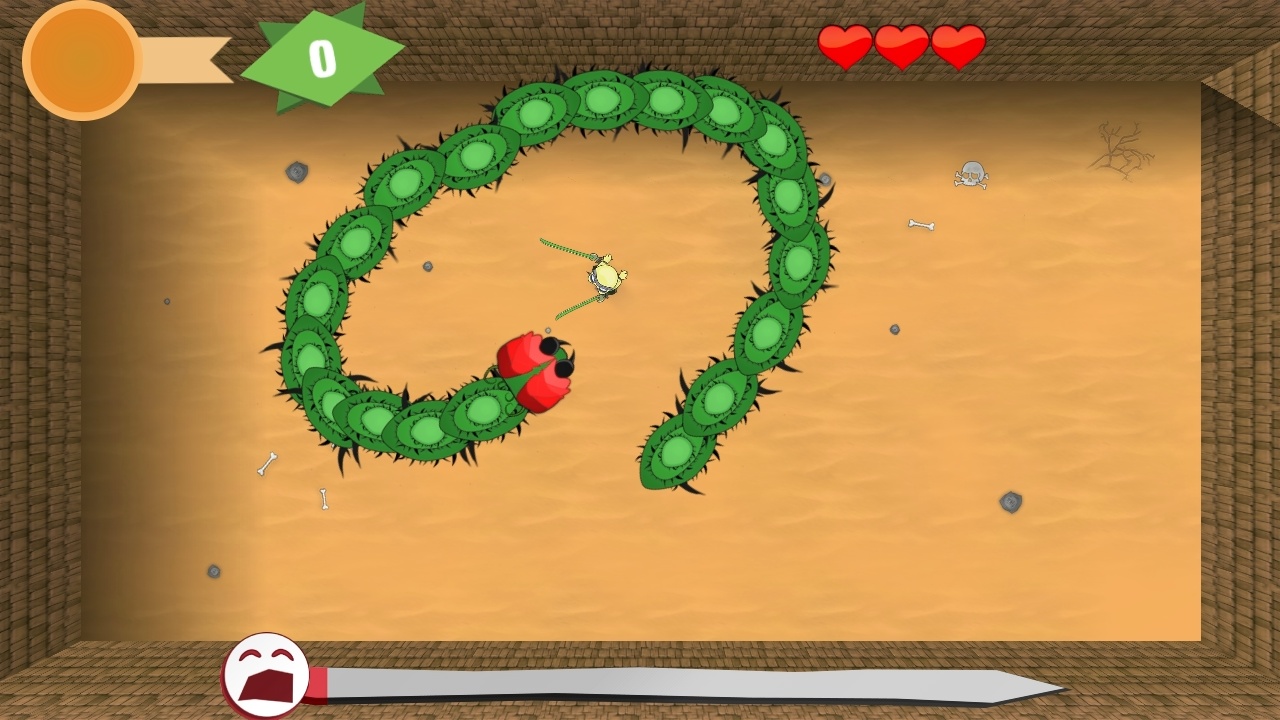This screenshot has height=720, width=1280.
Task: Click the orange circular medallion icon
Action: point(82,60)
